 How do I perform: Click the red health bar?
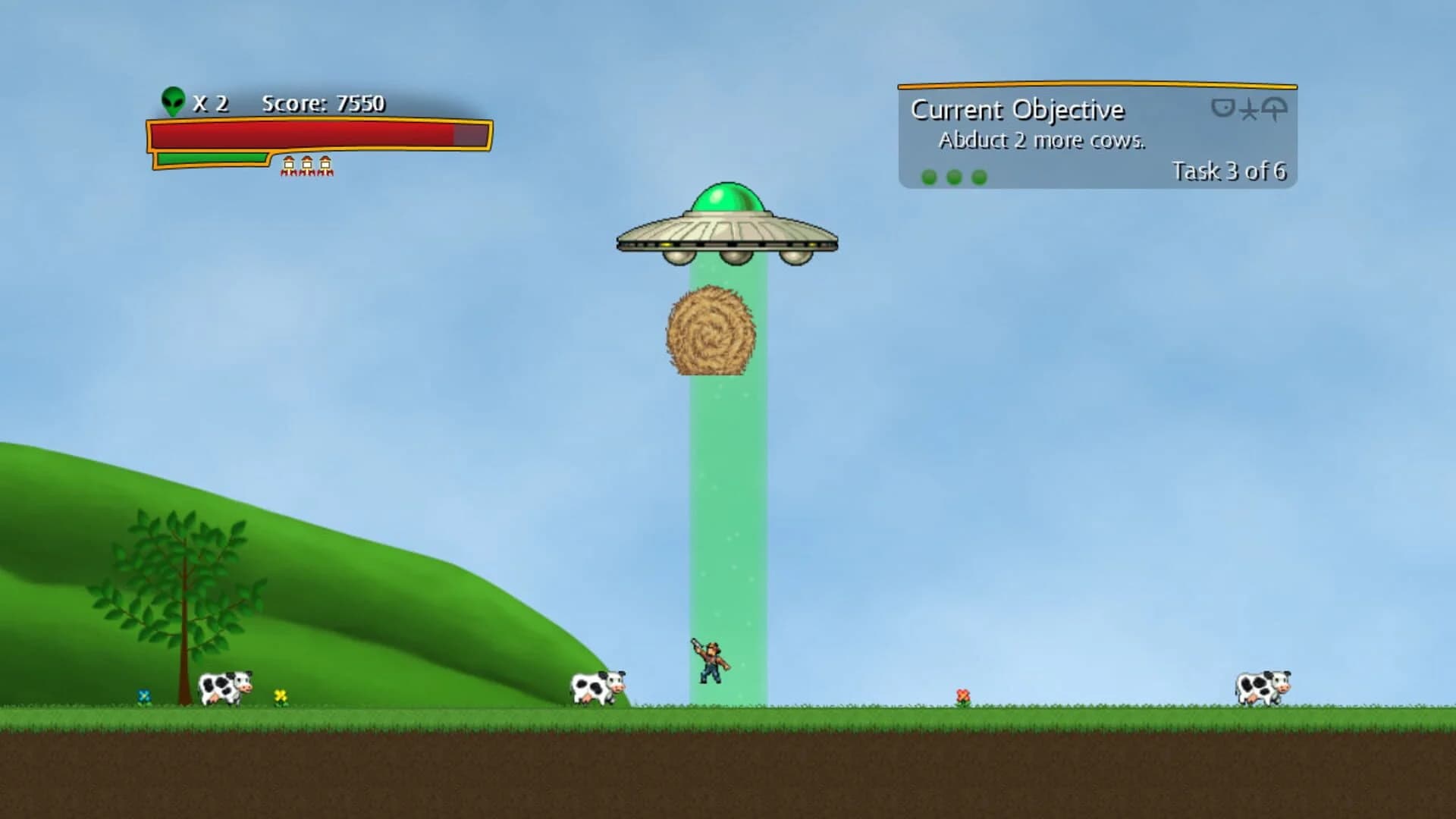pos(303,134)
